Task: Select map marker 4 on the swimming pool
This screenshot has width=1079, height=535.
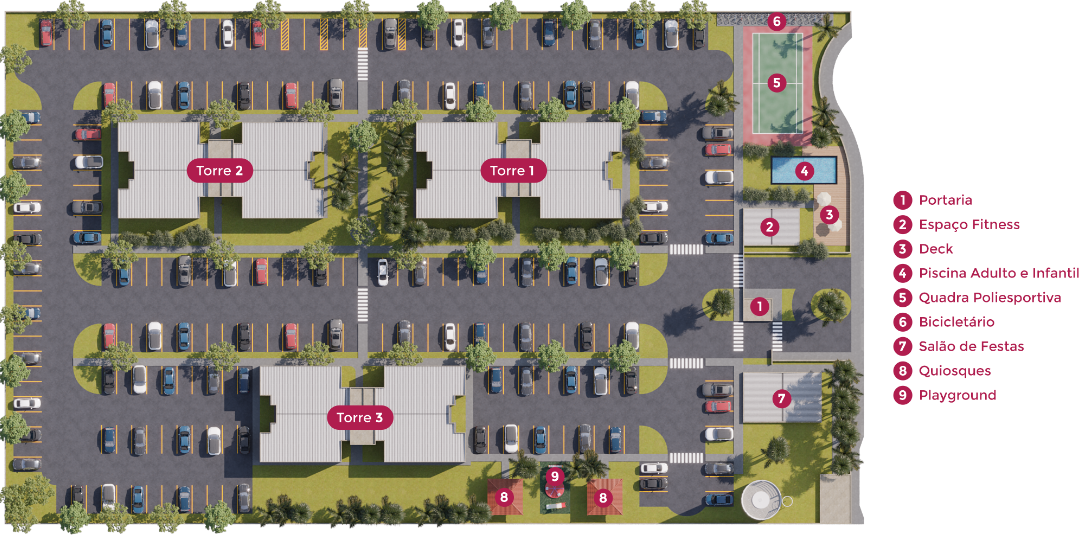Action: 804,170
